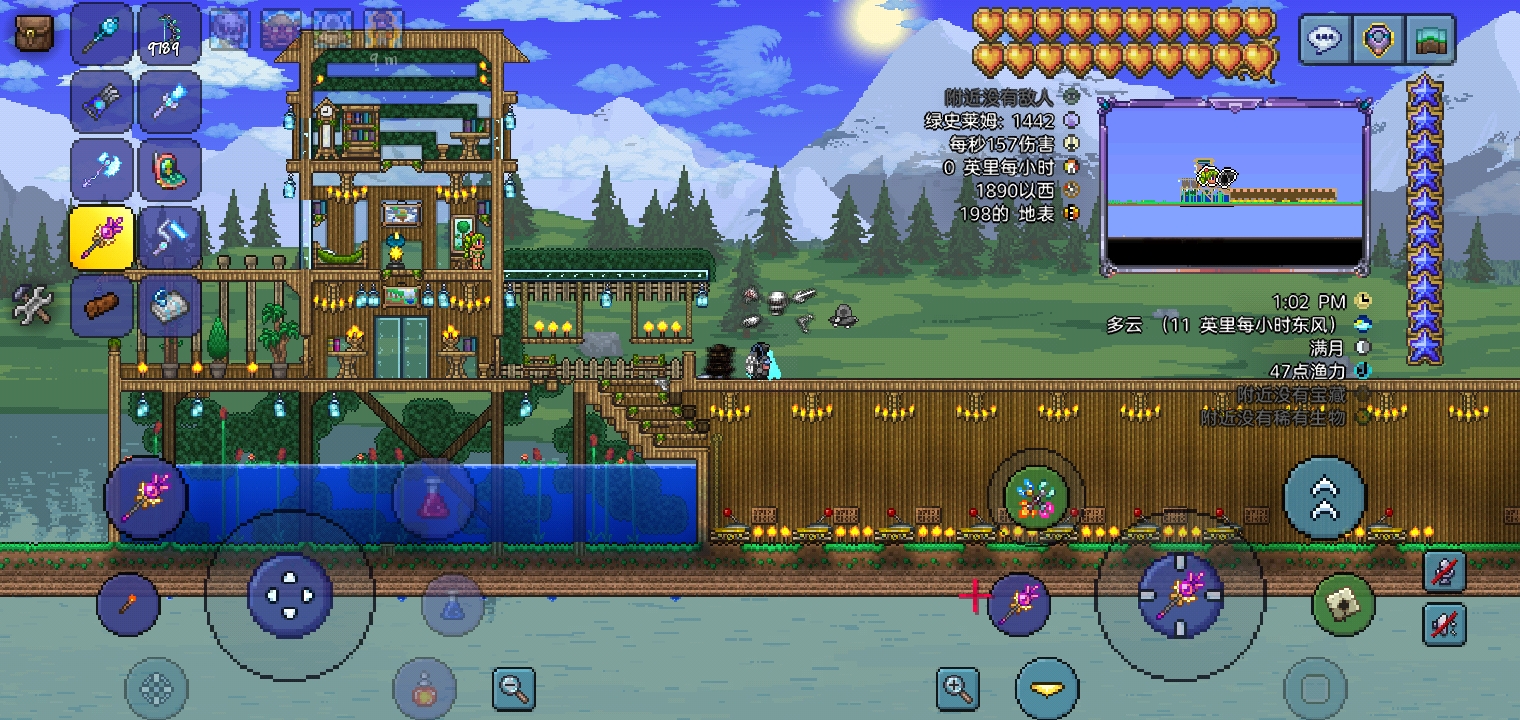This screenshot has height=720, width=1520.
Task: Select the wood log hotbar slot
Action: coord(101,304)
